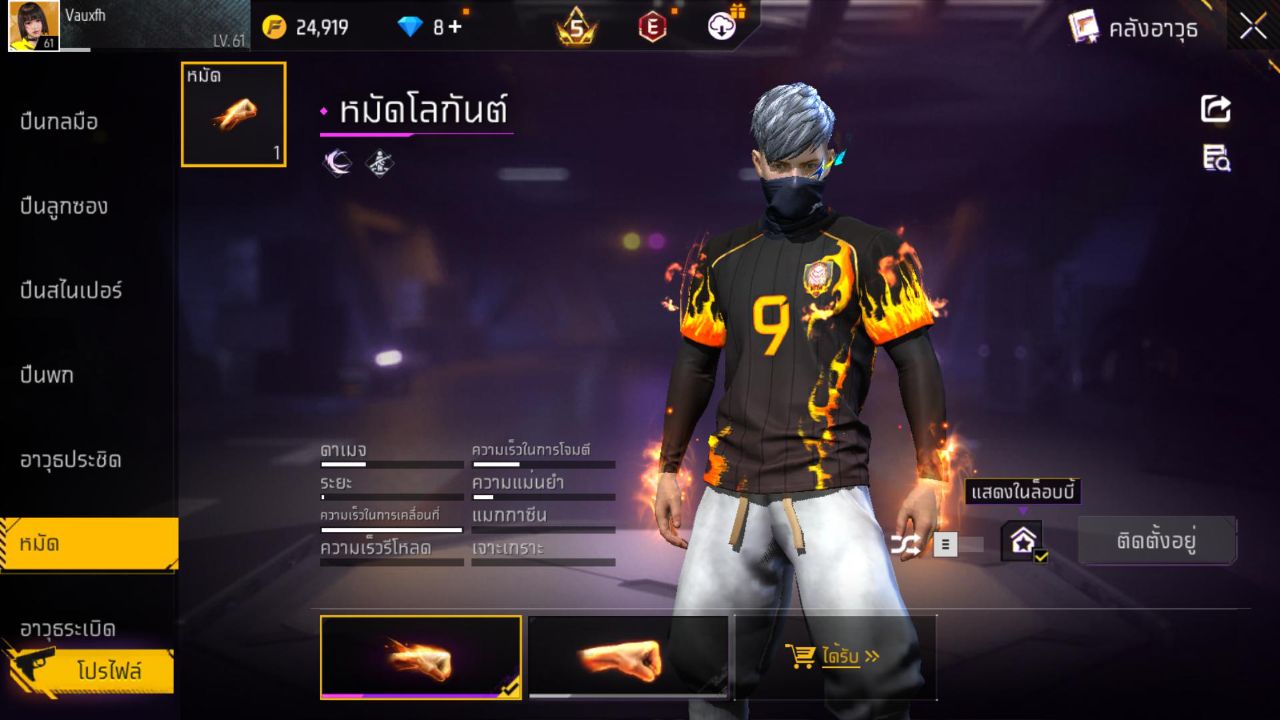Image resolution: width=1280 pixels, height=720 pixels.
Task: Switch to the อาวุธประชิด melee category
Action: [70, 459]
